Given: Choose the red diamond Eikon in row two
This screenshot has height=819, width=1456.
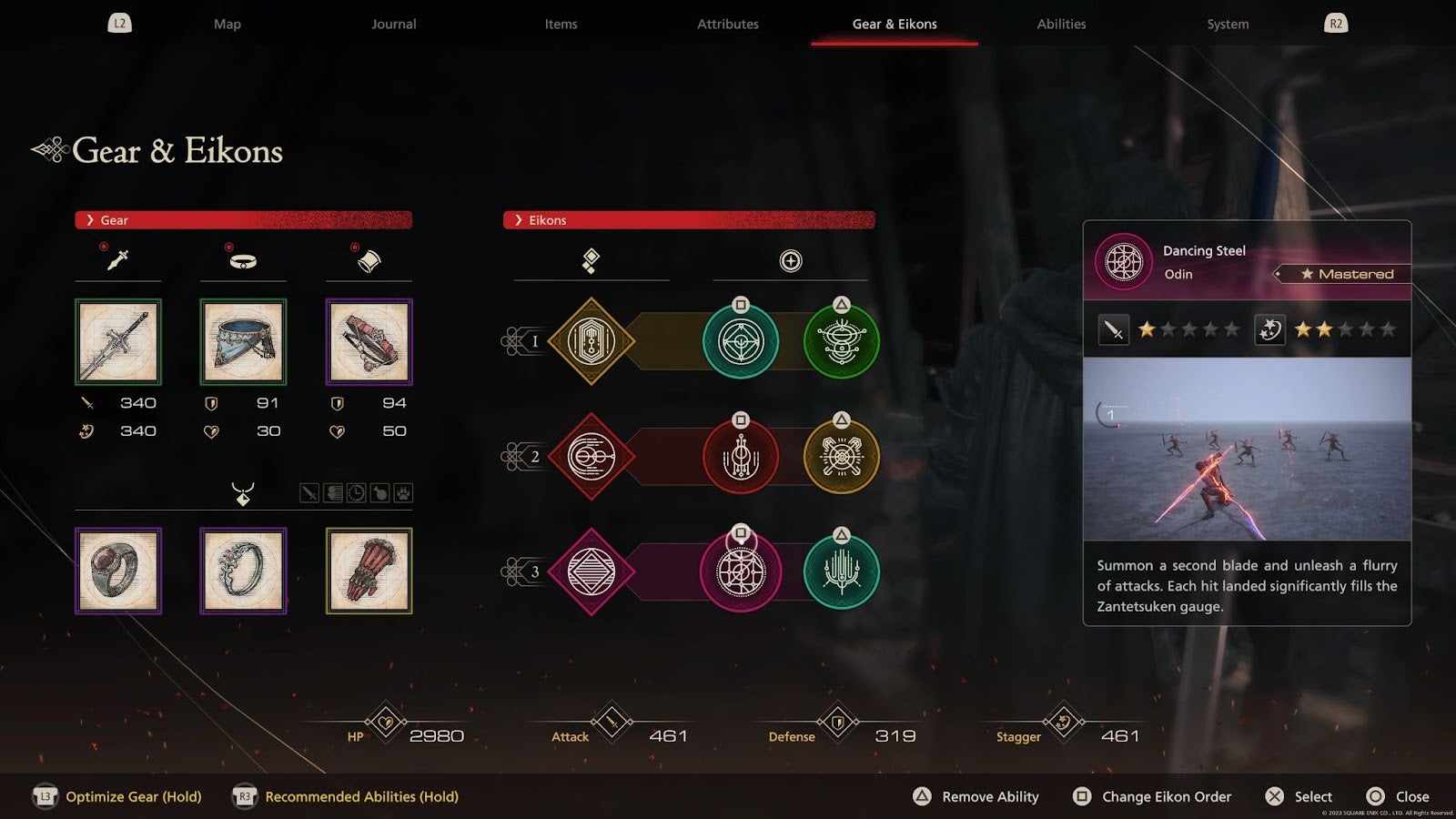Looking at the screenshot, I should pos(591,457).
